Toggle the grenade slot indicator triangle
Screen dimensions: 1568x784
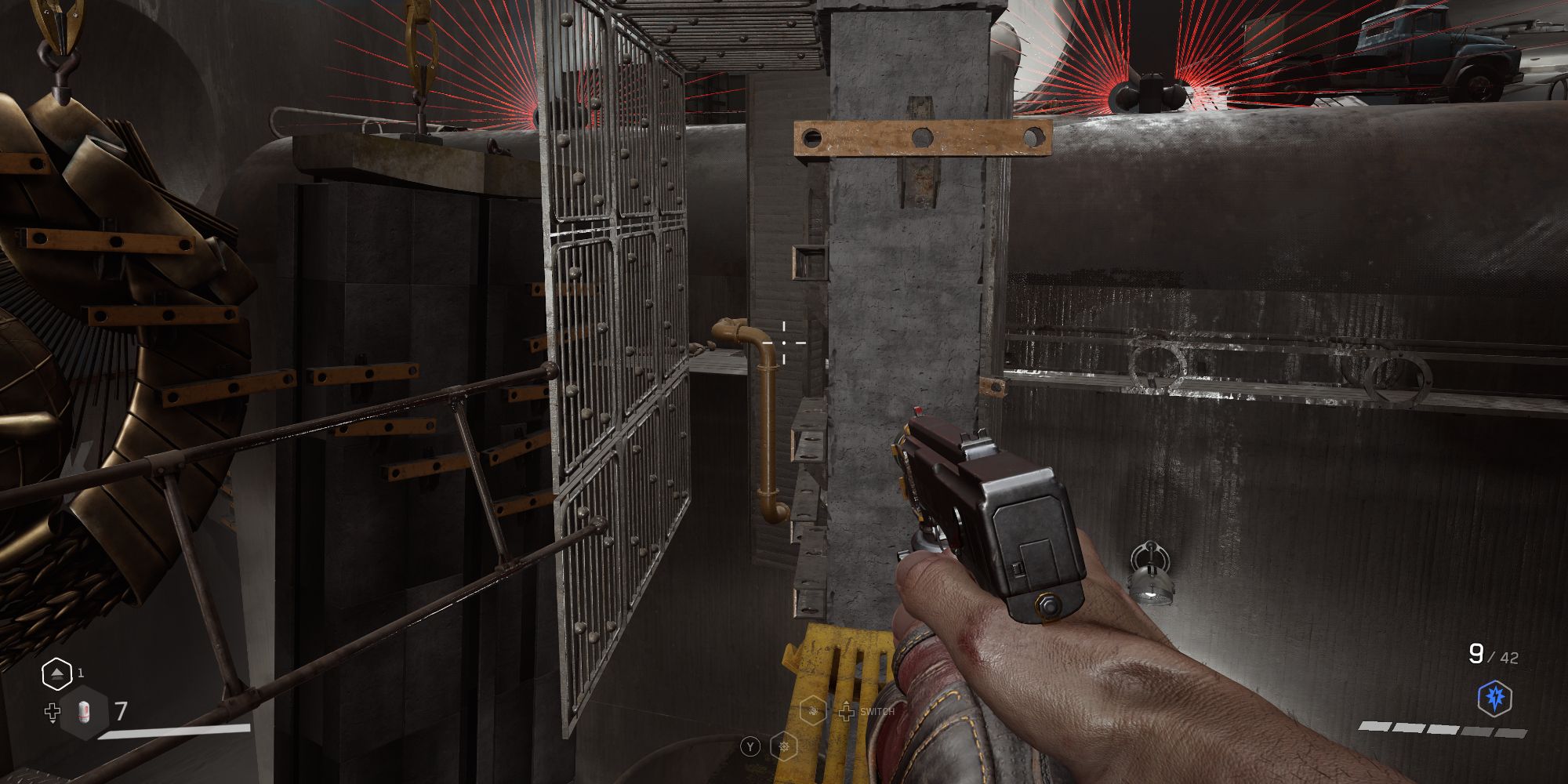(x=57, y=673)
